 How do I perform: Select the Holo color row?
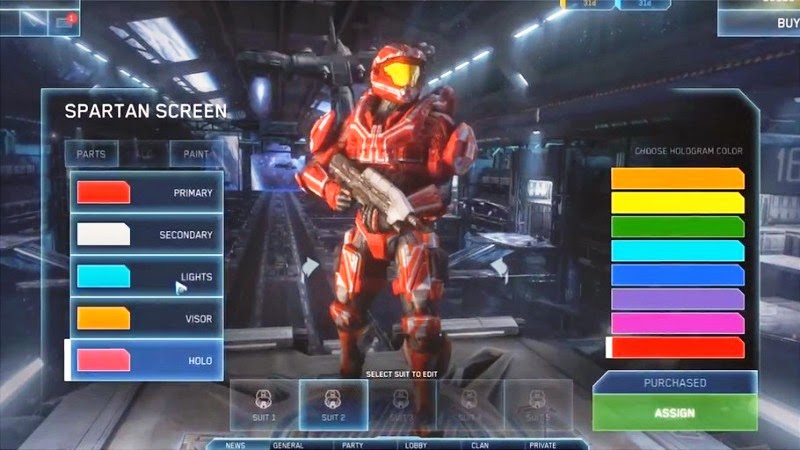pyautogui.click(x=146, y=360)
